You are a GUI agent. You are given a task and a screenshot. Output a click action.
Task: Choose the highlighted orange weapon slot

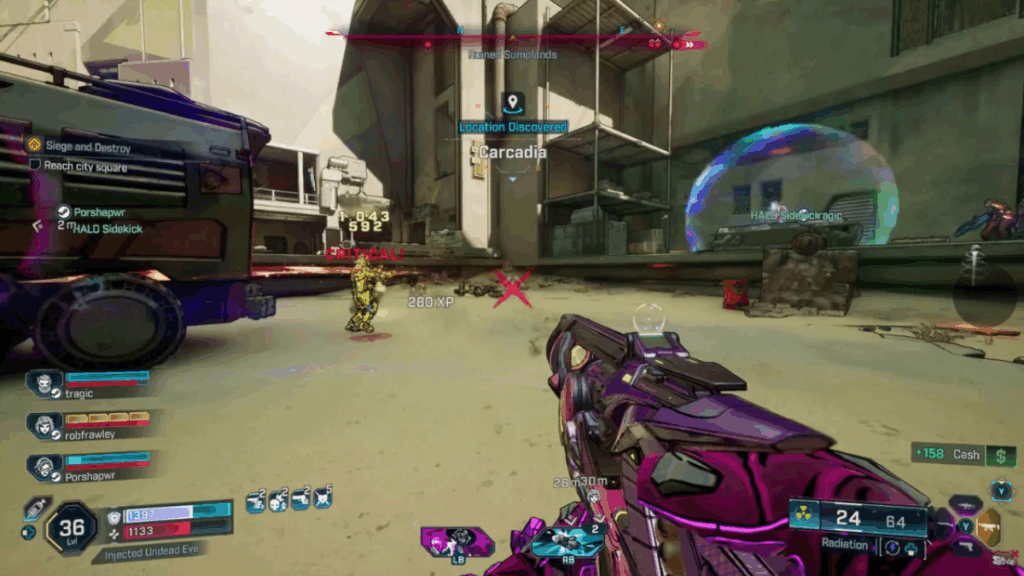click(988, 526)
